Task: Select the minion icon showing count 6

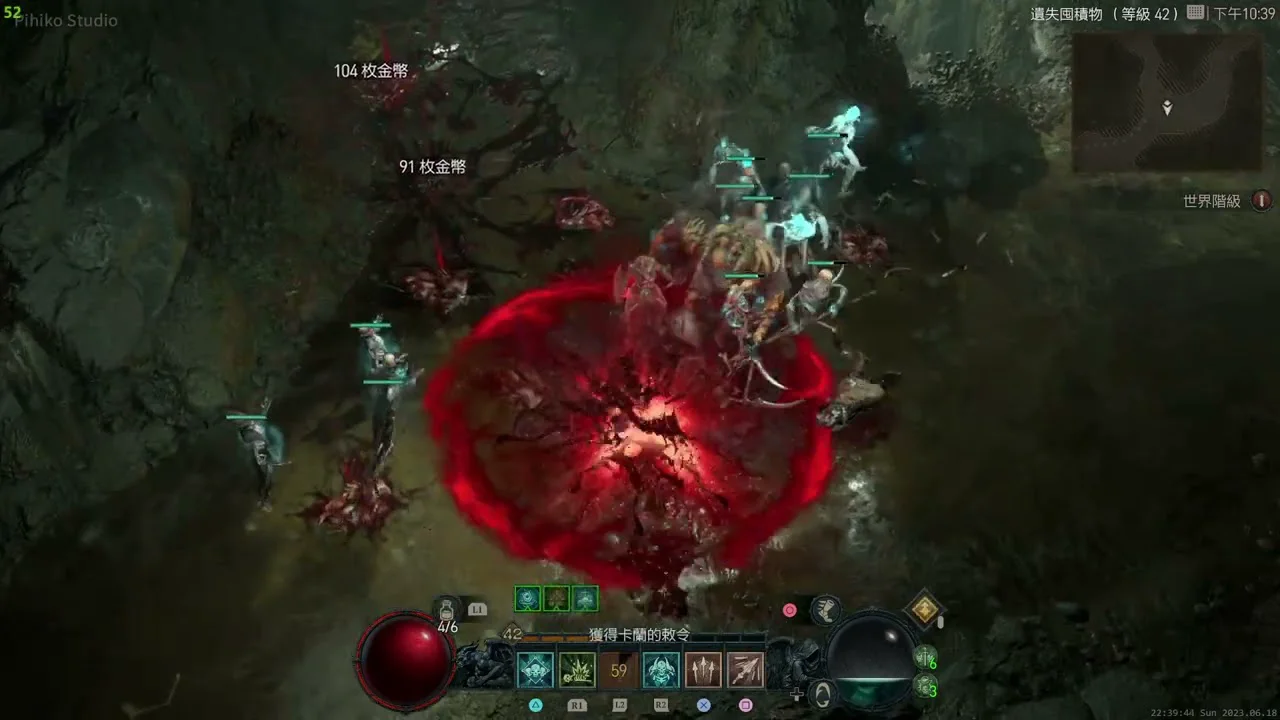Action: pyautogui.click(x=925, y=659)
